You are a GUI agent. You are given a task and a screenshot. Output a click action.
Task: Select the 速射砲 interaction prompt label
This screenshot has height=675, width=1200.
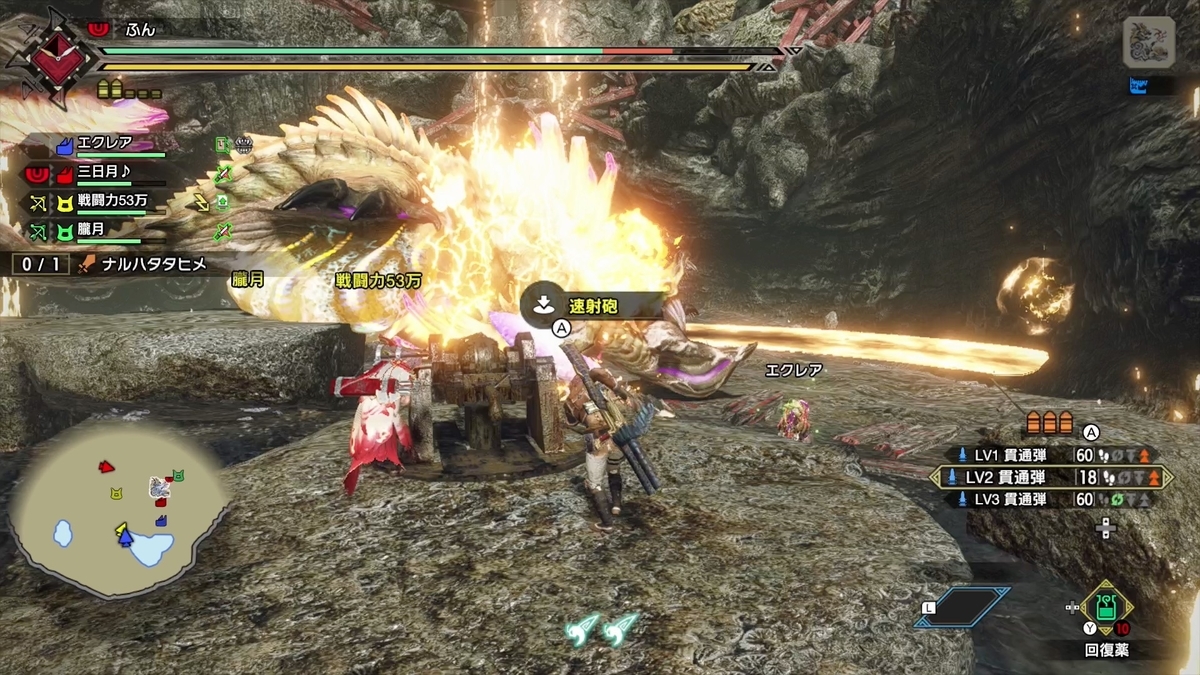[x=594, y=306]
